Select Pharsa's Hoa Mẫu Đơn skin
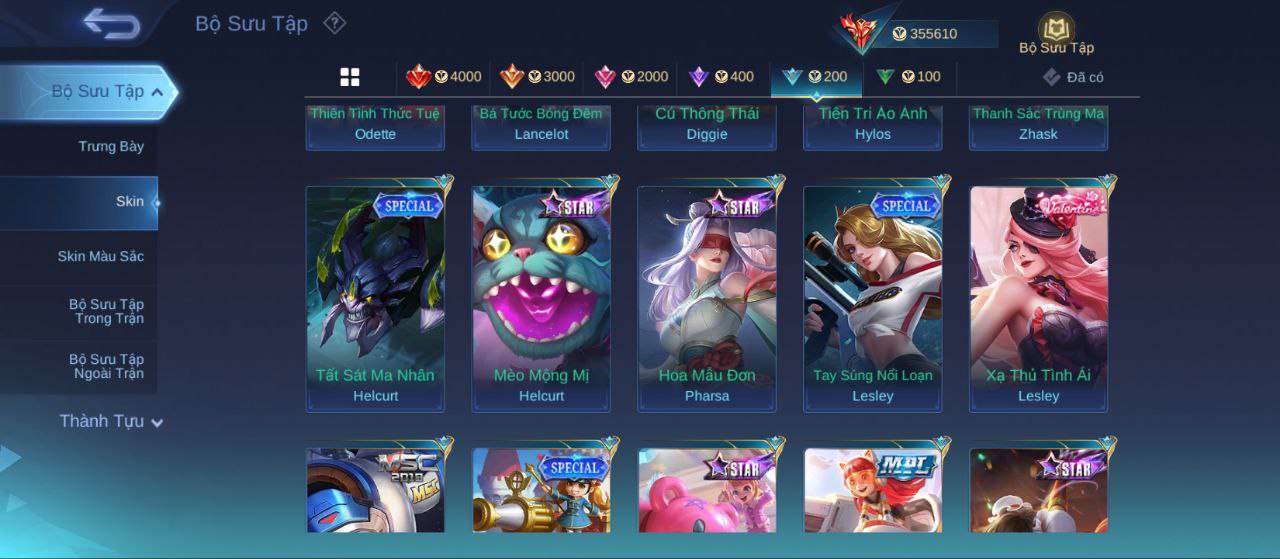This screenshot has width=1280, height=559. tap(707, 298)
